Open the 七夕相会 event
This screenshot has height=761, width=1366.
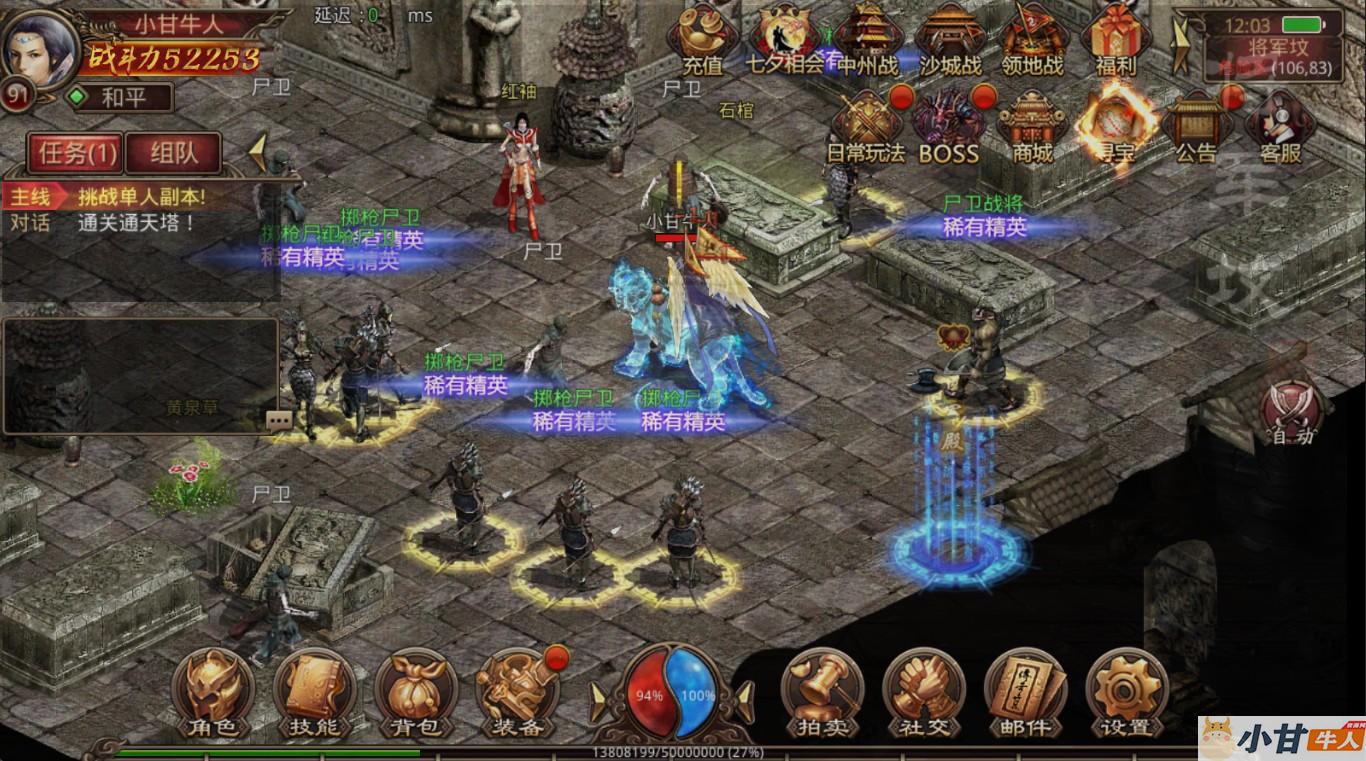pyautogui.click(x=786, y=40)
